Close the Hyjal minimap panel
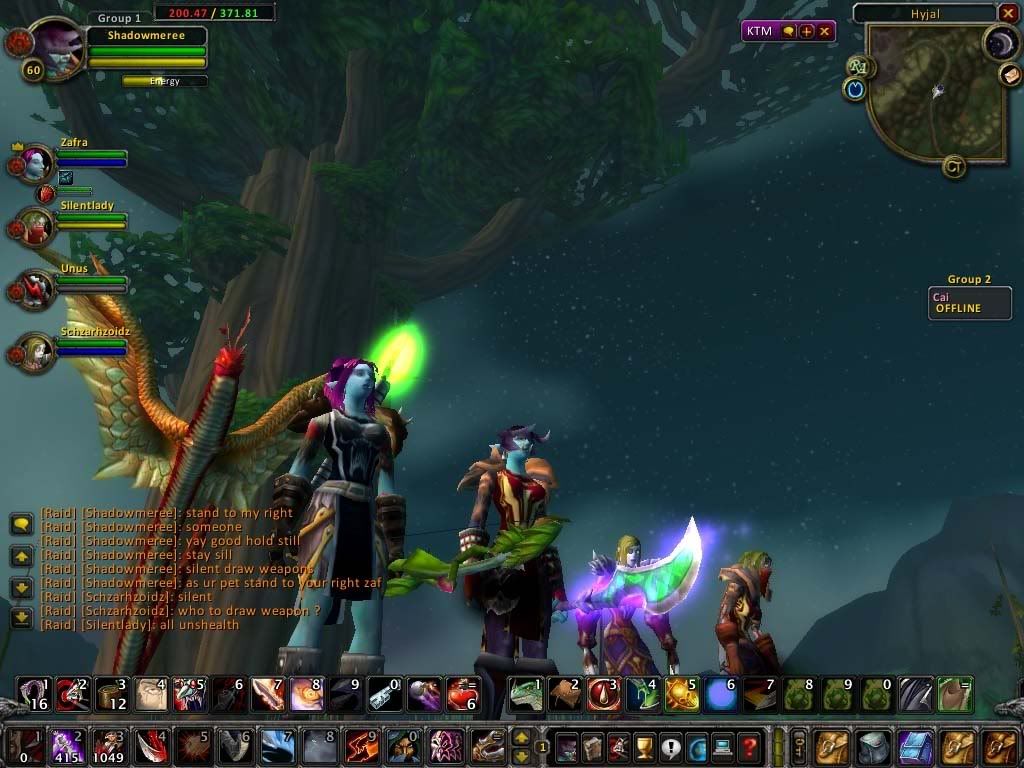 (x=1008, y=13)
